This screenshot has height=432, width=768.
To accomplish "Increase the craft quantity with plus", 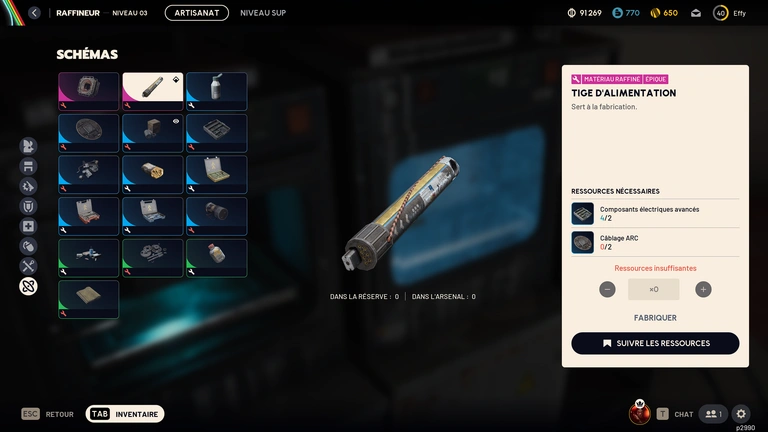I will coord(703,289).
